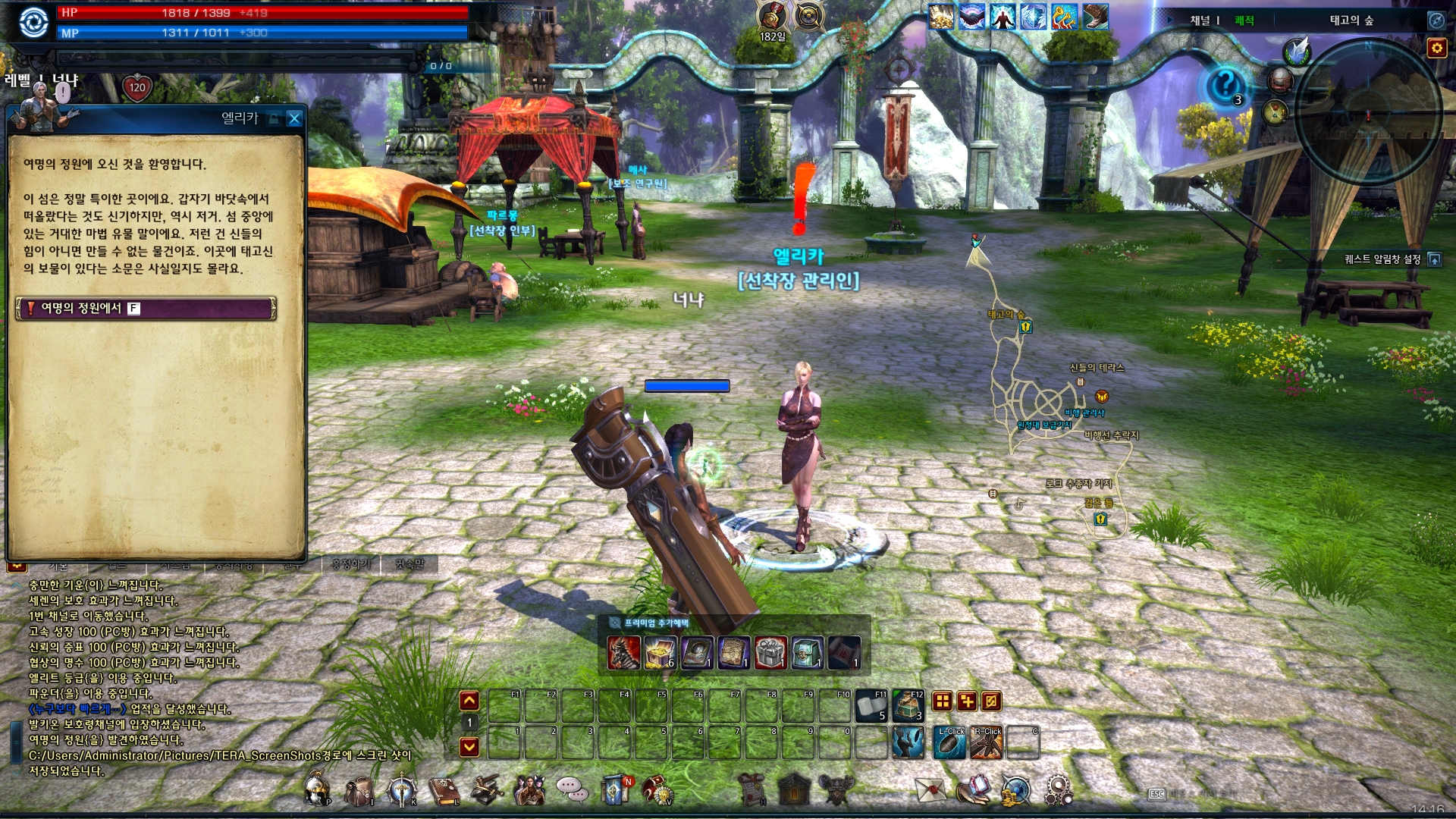Viewport: 1456px width, 819px height.
Task: Select the 기본 chat tab
Action: (58, 565)
